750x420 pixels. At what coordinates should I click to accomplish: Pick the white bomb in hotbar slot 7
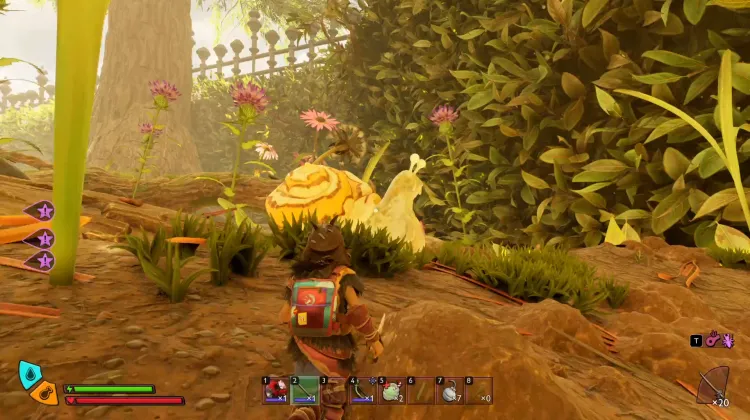click(449, 391)
